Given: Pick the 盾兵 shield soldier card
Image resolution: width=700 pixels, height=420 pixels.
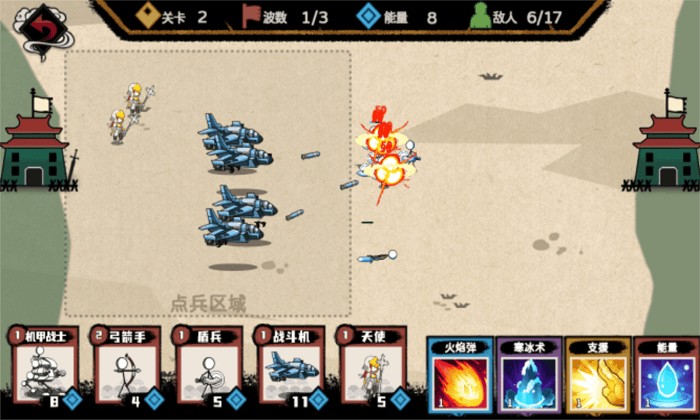Looking at the screenshot, I should coord(208,368).
